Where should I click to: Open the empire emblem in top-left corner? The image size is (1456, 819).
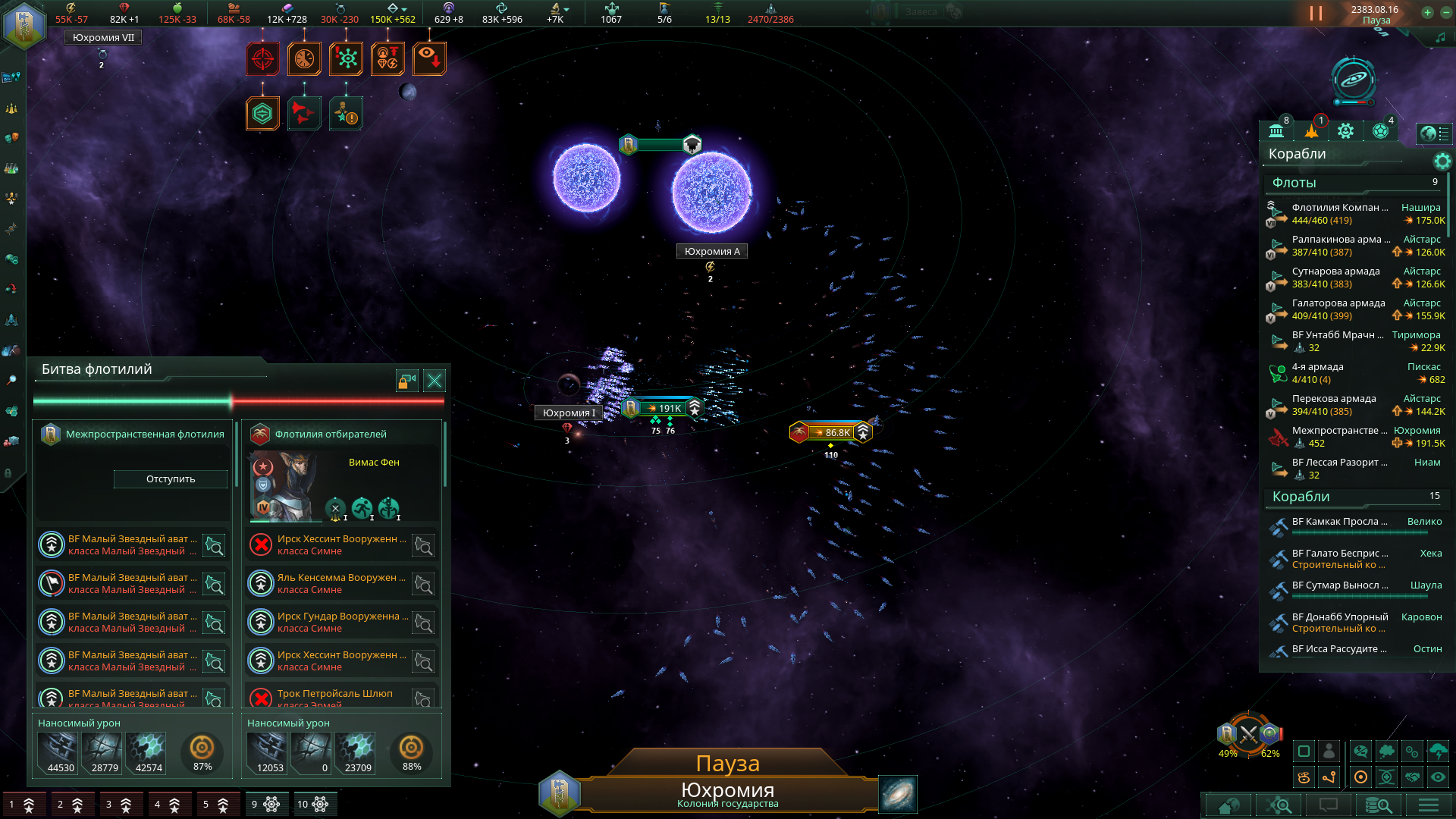point(24,24)
